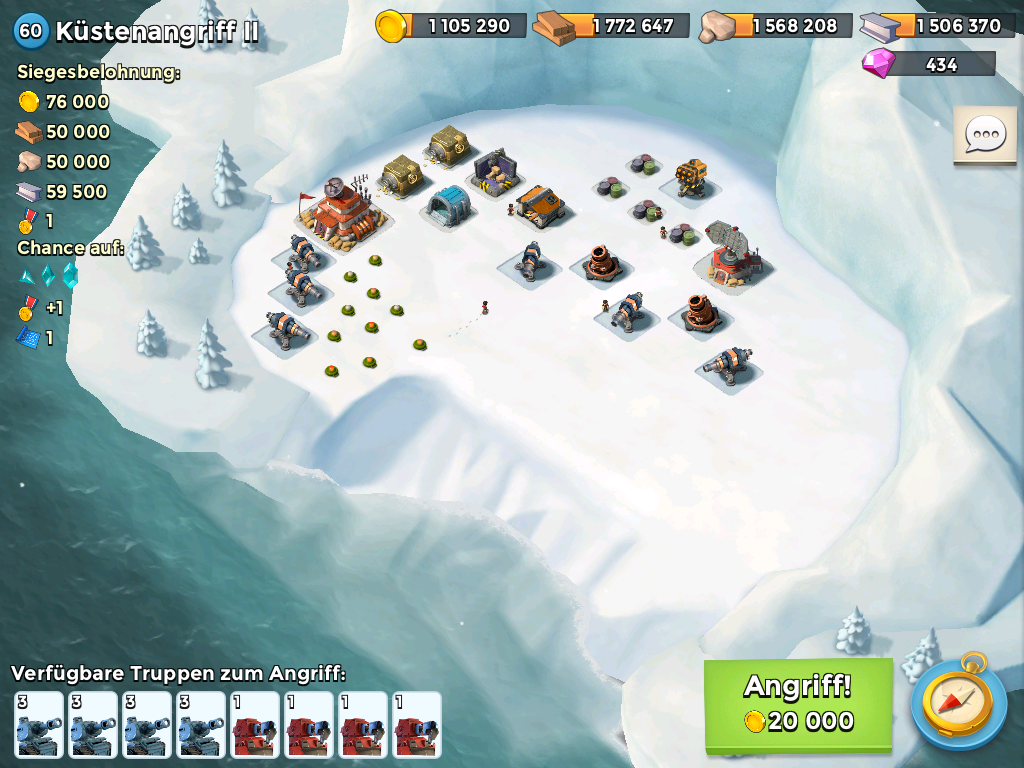
Task: Return to the map via the compass button
Action: tap(958, 704)
